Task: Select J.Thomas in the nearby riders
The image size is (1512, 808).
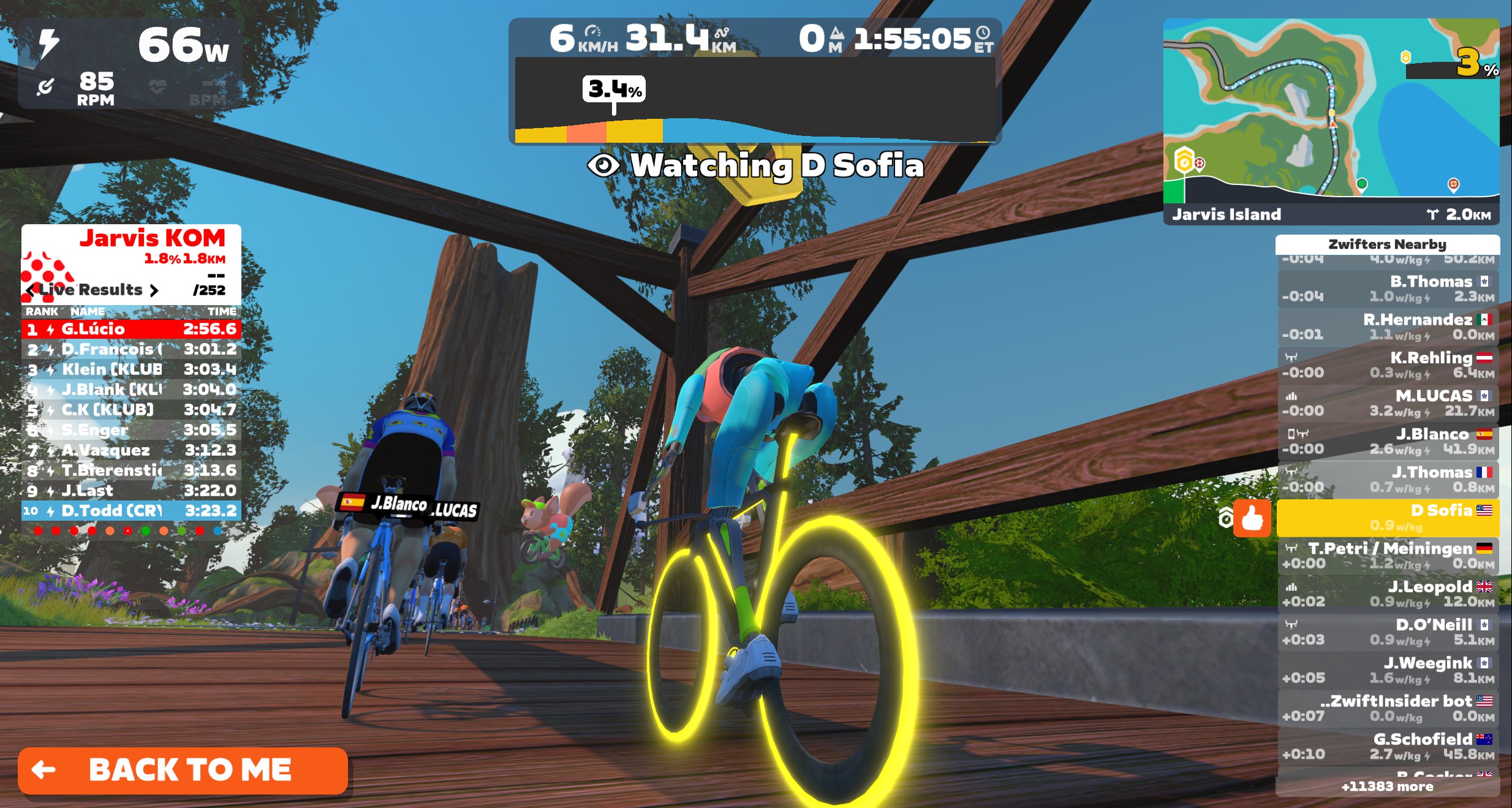Action: pos(1388,479)
